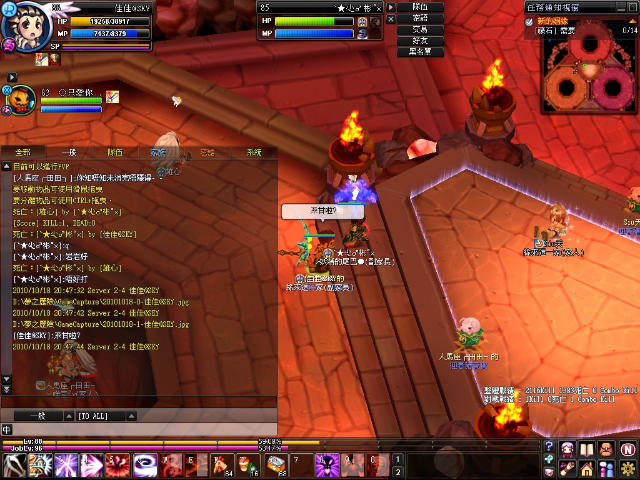
Task: Switch to the 系統 (System) chat tab
Action: pyautogui.click(x=253, y=152)
